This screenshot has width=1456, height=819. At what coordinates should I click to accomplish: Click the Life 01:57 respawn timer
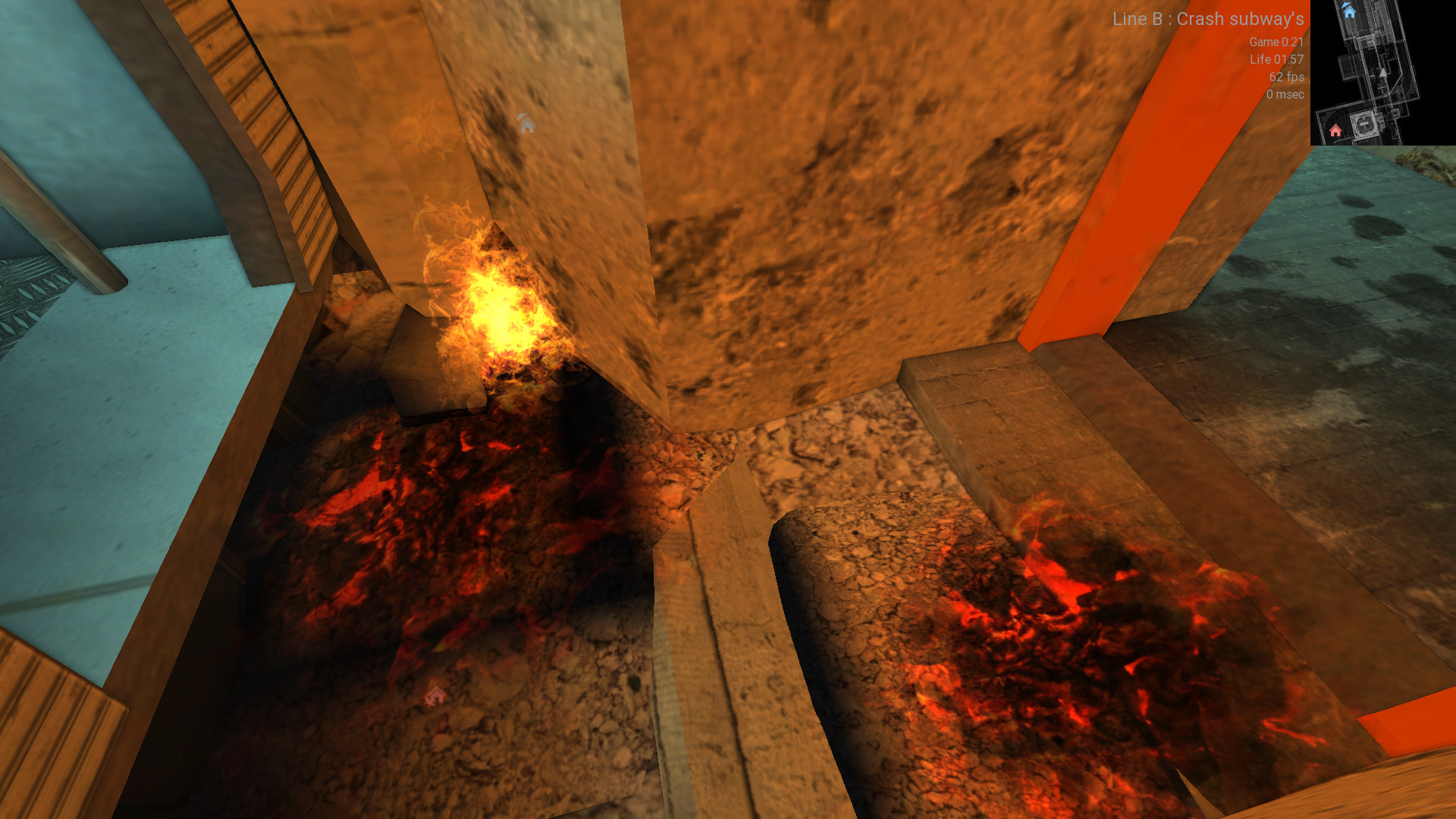point(1276,60)
